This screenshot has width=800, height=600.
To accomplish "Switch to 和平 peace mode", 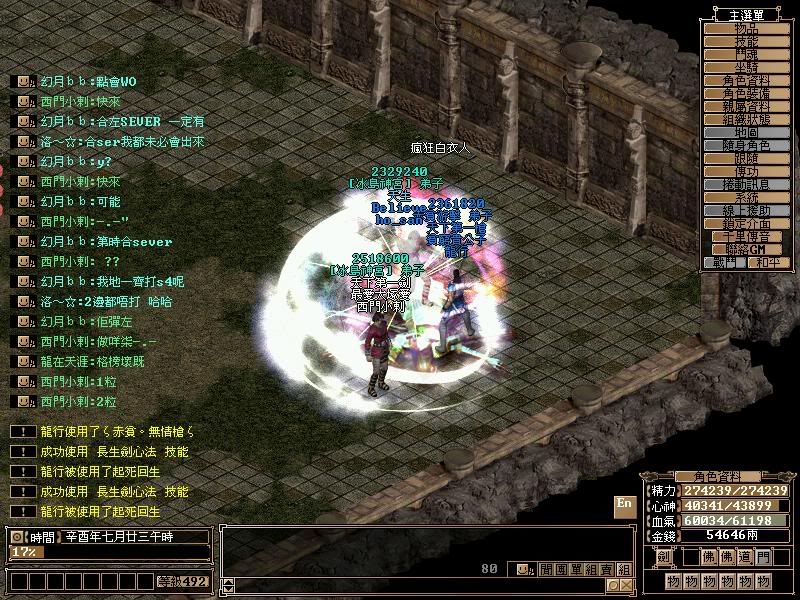I will click(765, 262).
